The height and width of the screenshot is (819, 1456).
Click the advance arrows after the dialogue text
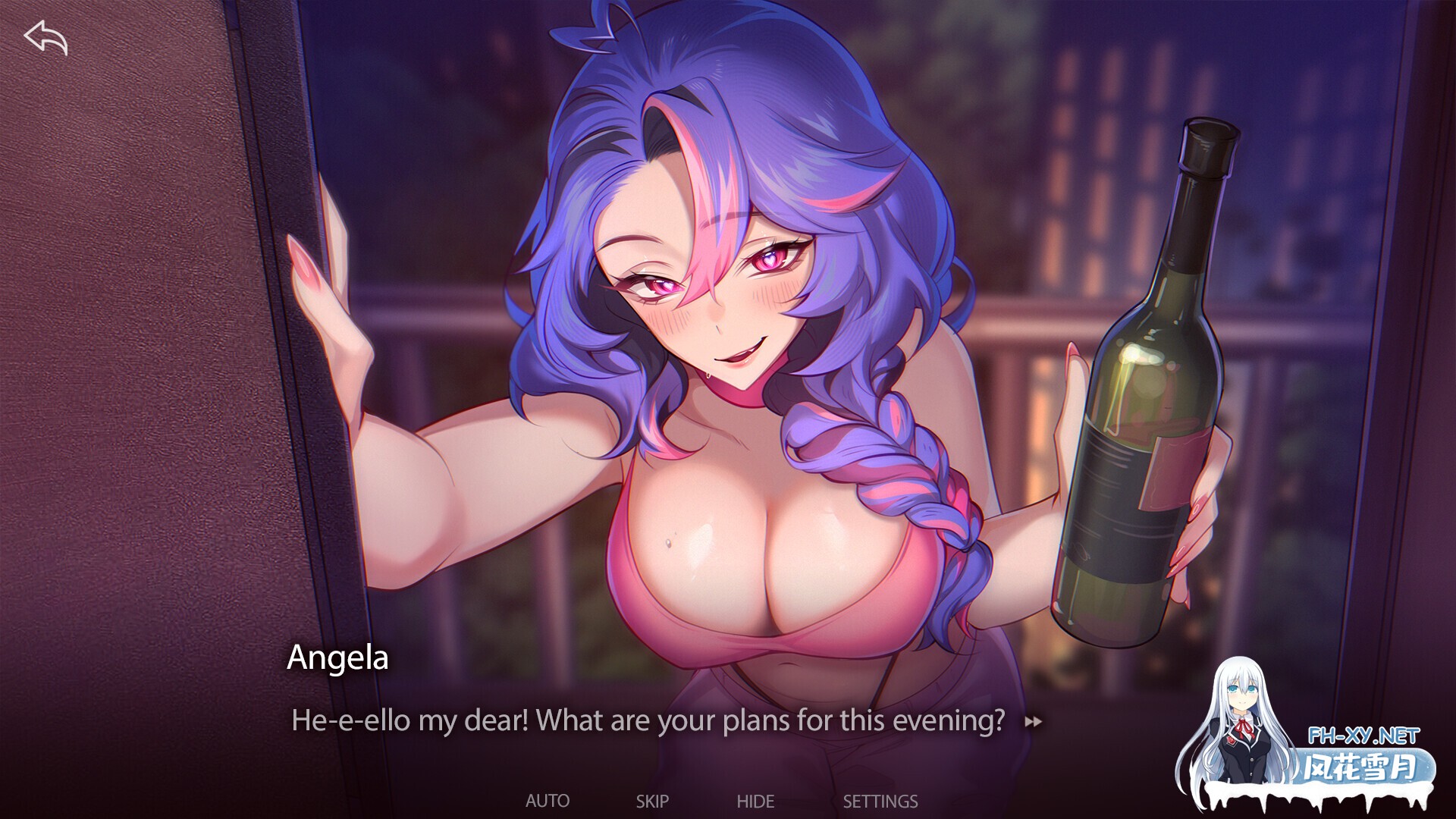coord(1034,720)
